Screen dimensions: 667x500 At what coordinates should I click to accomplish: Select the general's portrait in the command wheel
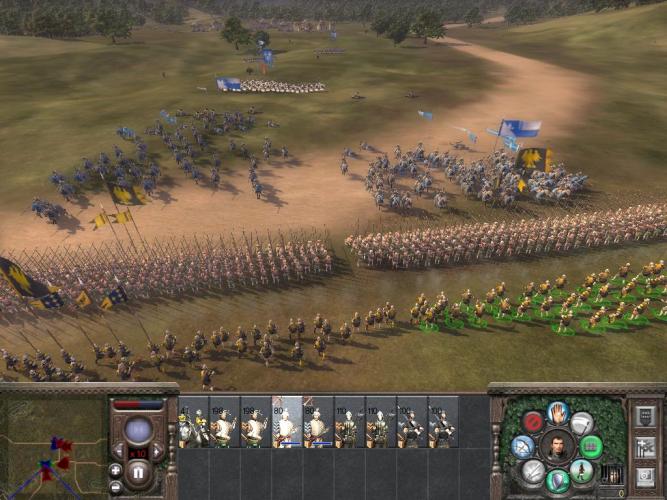coord(557,446)
